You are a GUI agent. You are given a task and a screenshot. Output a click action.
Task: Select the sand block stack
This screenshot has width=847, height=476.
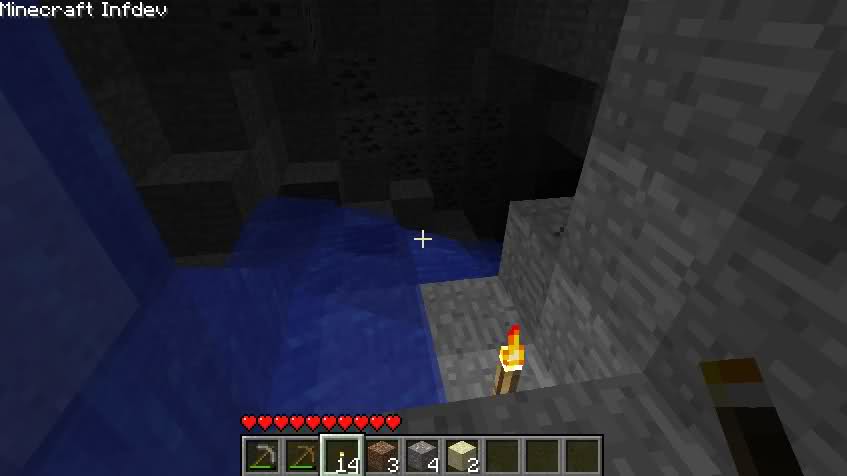coord(461,456)
